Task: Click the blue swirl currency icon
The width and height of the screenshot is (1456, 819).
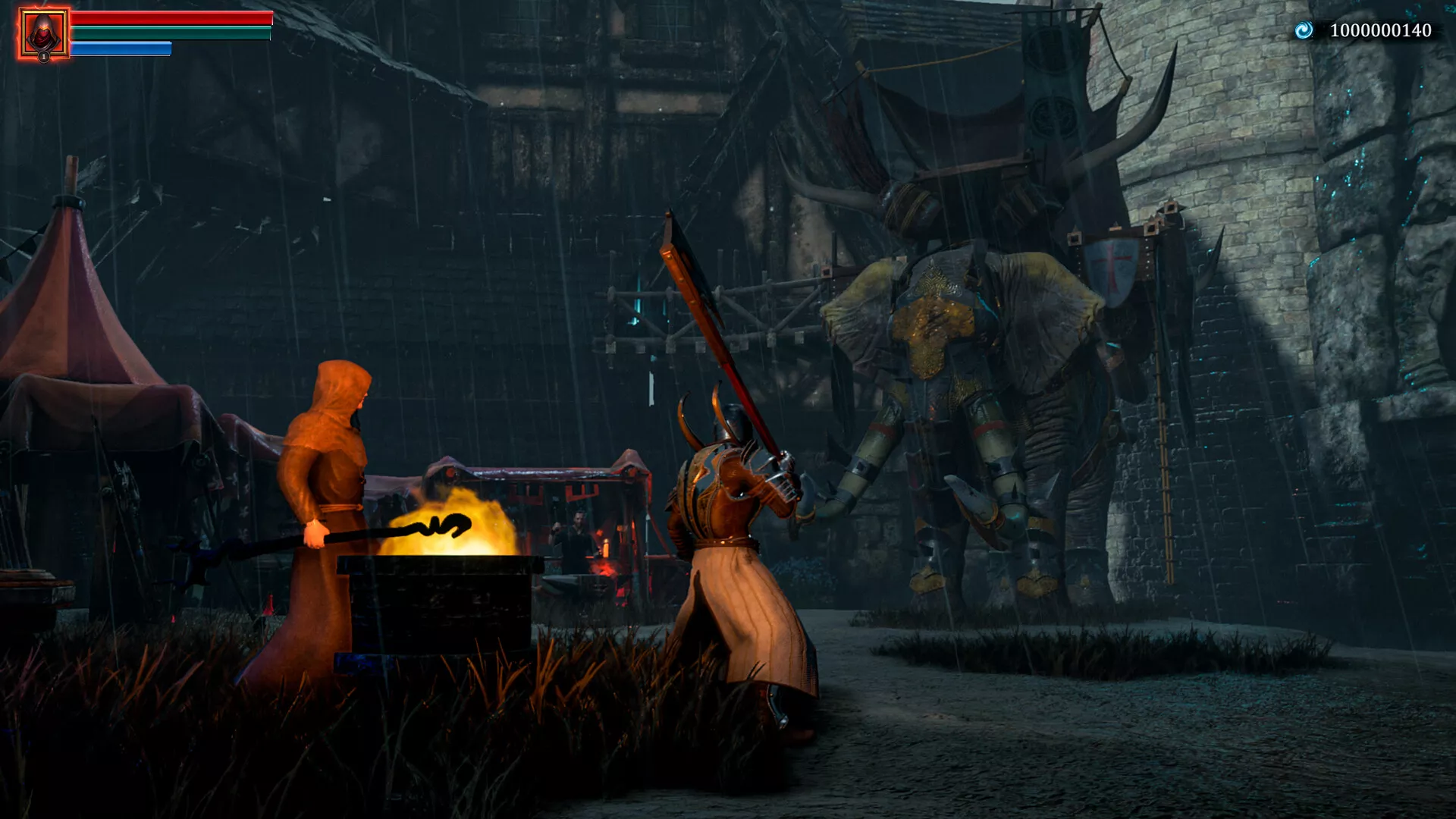Action: point(1304,30)
